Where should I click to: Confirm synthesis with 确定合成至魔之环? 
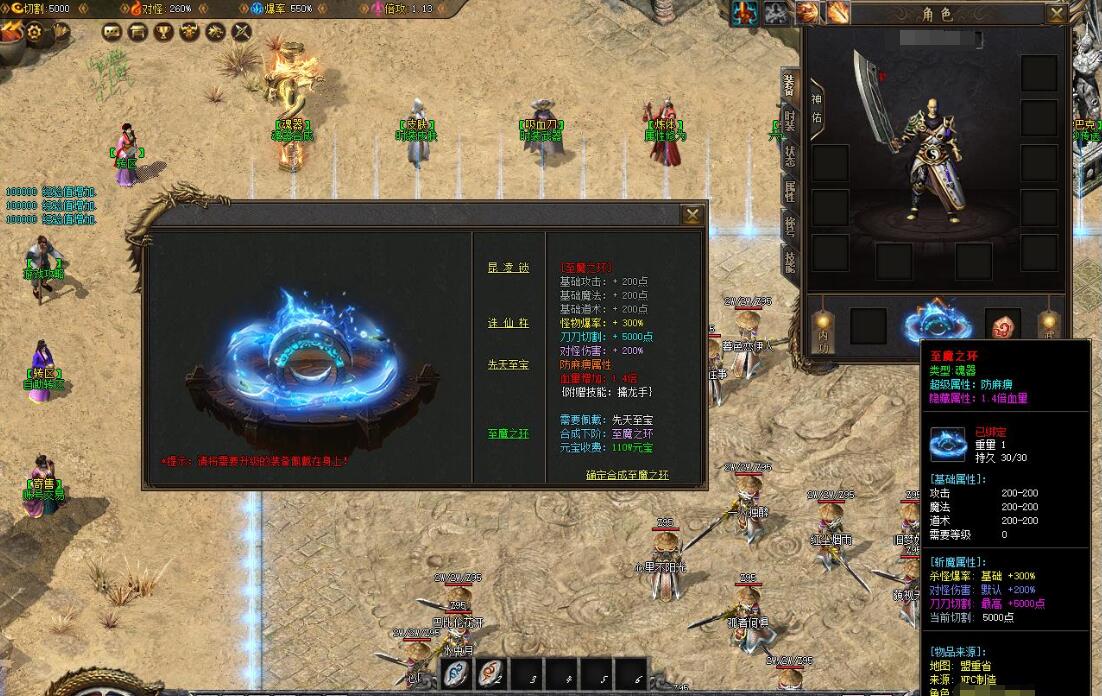[627, 475]
